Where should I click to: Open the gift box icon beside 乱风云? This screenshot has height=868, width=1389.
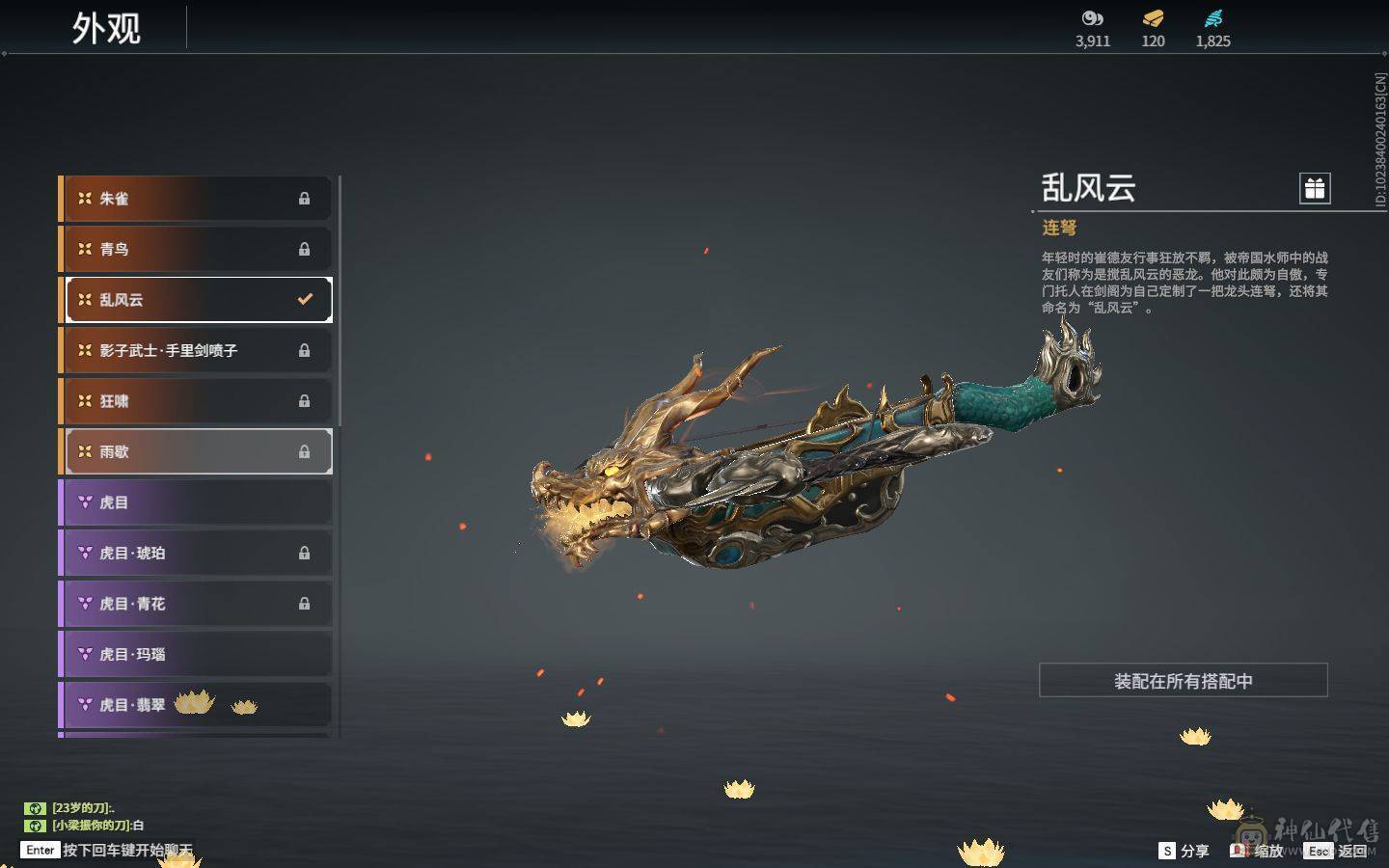pyautogui.click(x=1315, y=188)
